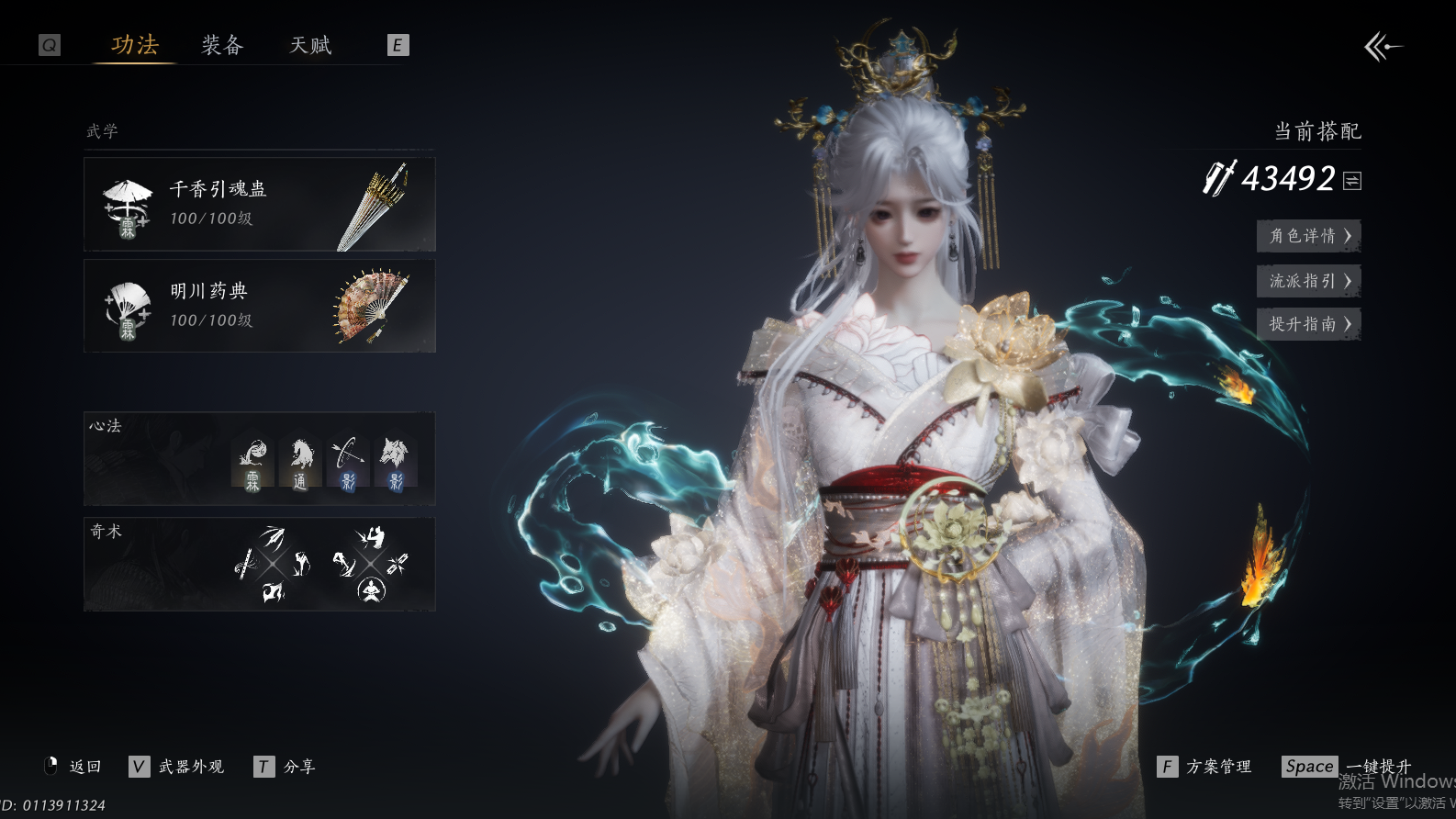This screenshot has width=1456, height=819.
Task: Select the wolf 影 inner skill icon
Action: click(396, 463)
